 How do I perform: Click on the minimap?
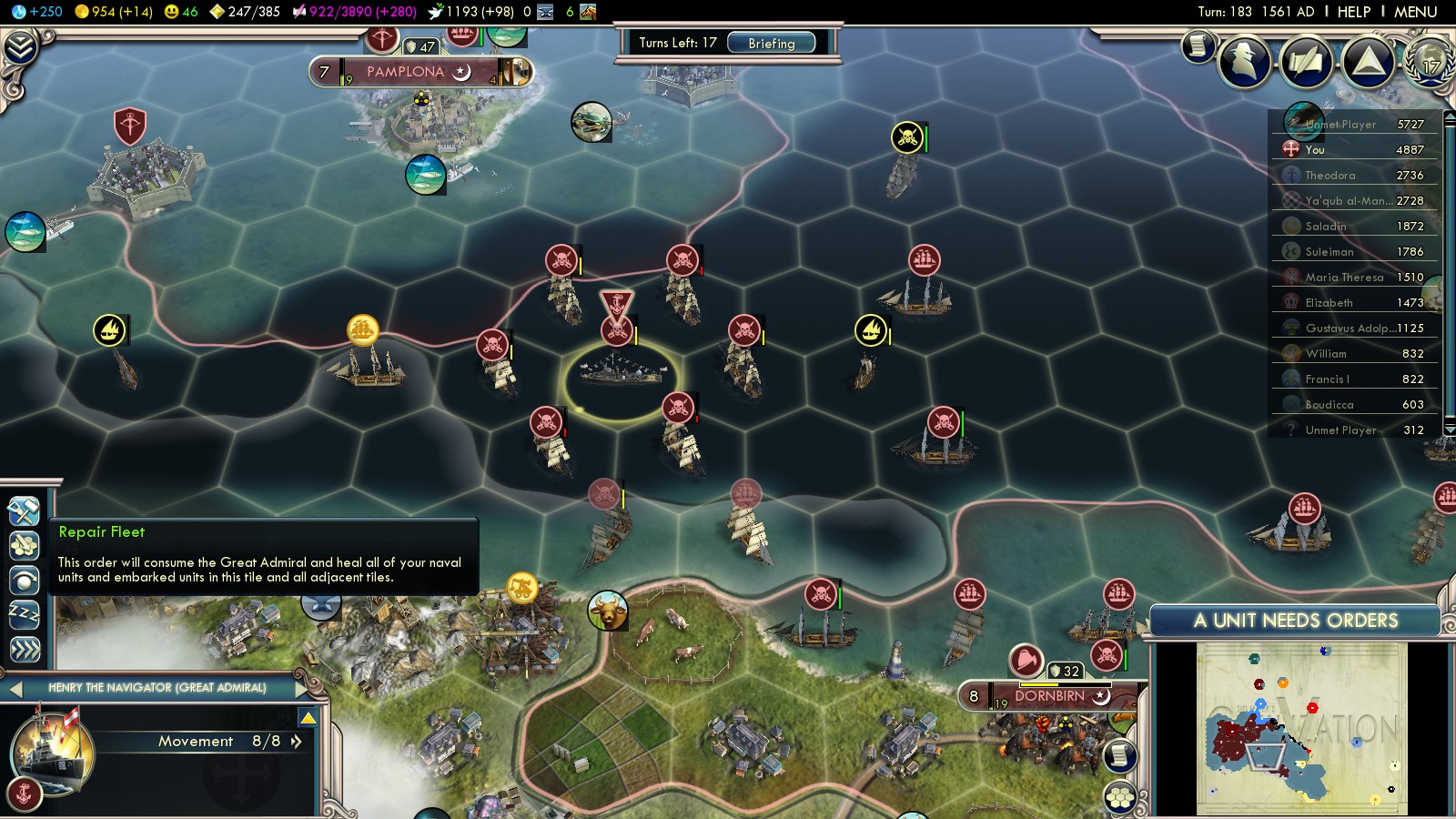pyautogui.click(x=1301, y=728)
